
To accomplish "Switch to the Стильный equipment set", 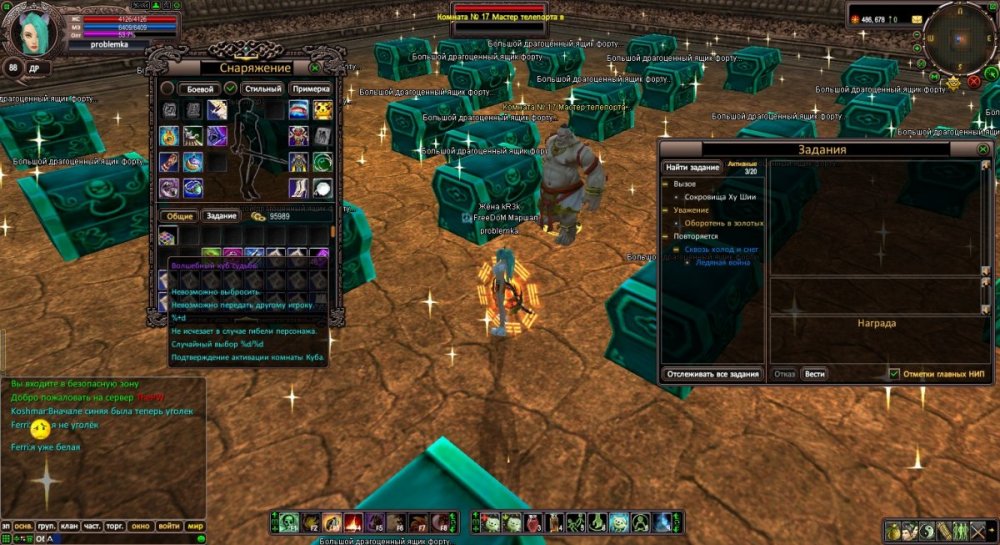I will tap(263, 89).
